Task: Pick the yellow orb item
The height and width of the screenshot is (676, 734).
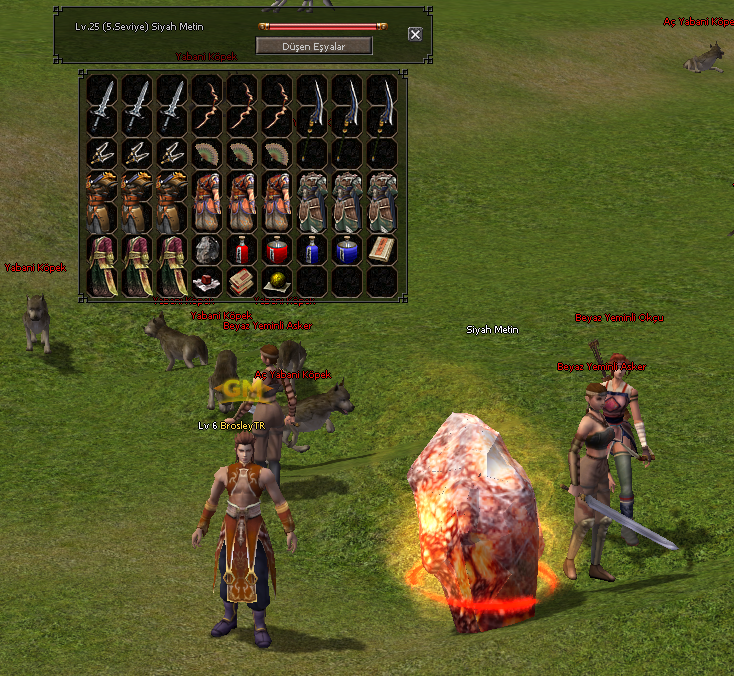Action: tap(276, 282)
